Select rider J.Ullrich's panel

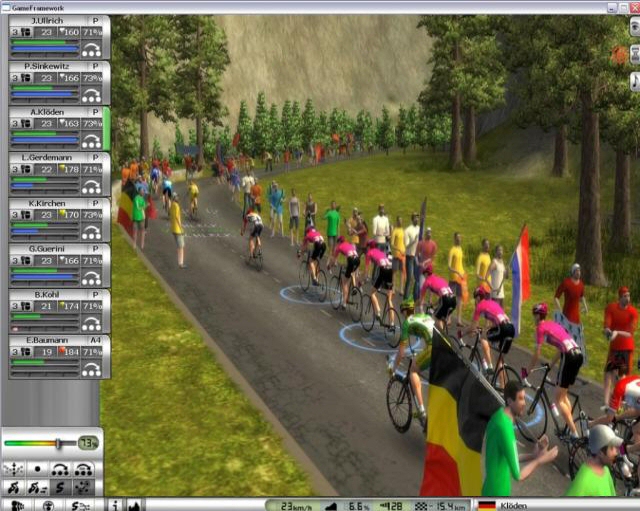point(55,21)
